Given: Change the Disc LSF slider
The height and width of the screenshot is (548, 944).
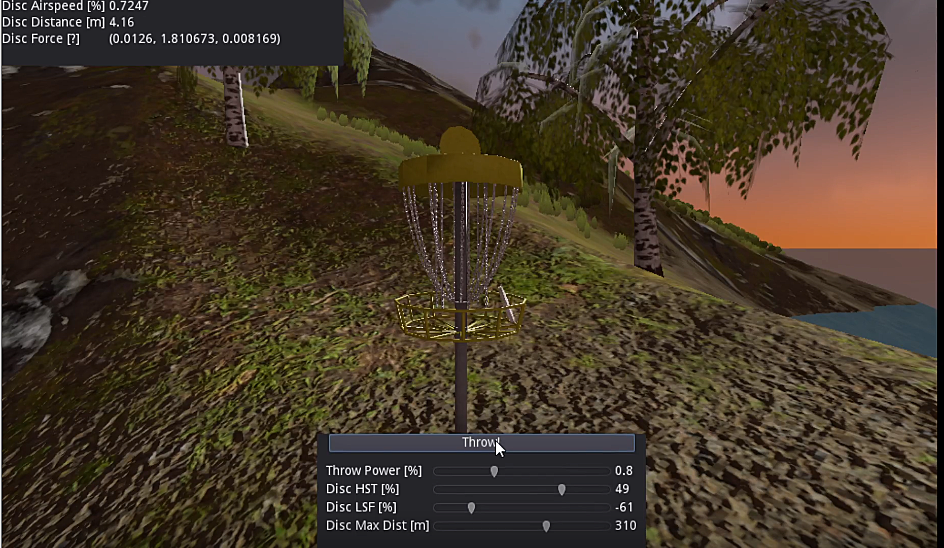Looking at the screenshot, I should tap(471, 507).
